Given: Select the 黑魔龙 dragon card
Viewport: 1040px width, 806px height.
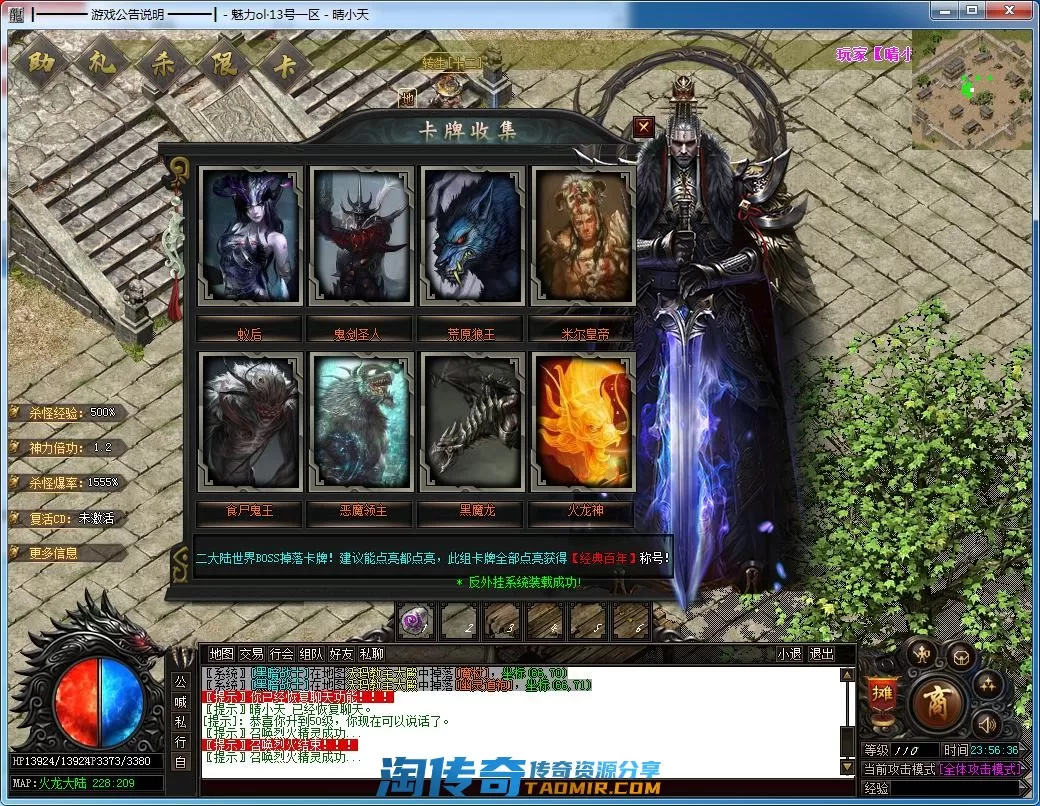Looking at the screenshot, I should click(x=472, y=421).
